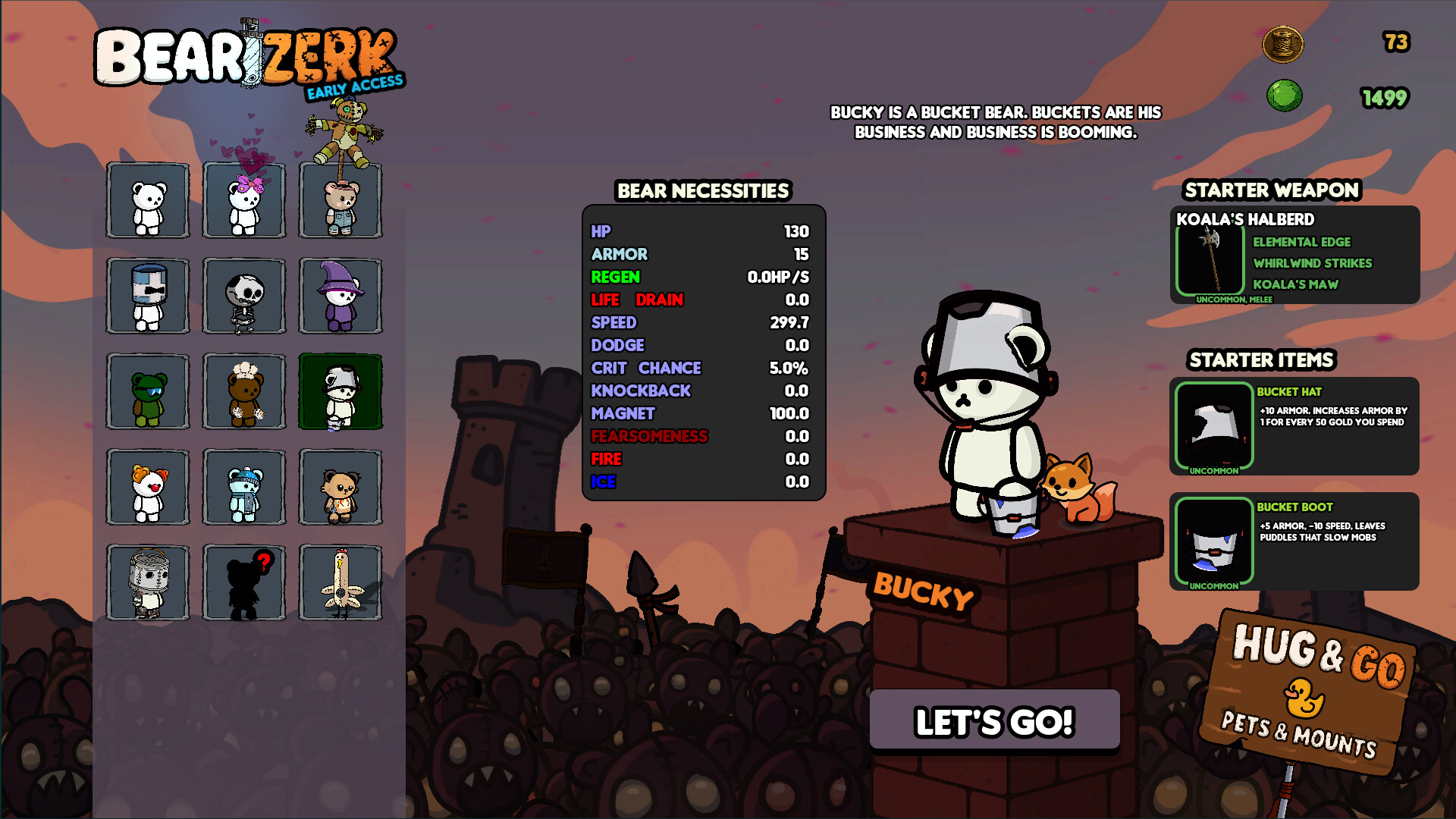Select the koala bear character
The image size is (1456, 819).
pos(340,488)
